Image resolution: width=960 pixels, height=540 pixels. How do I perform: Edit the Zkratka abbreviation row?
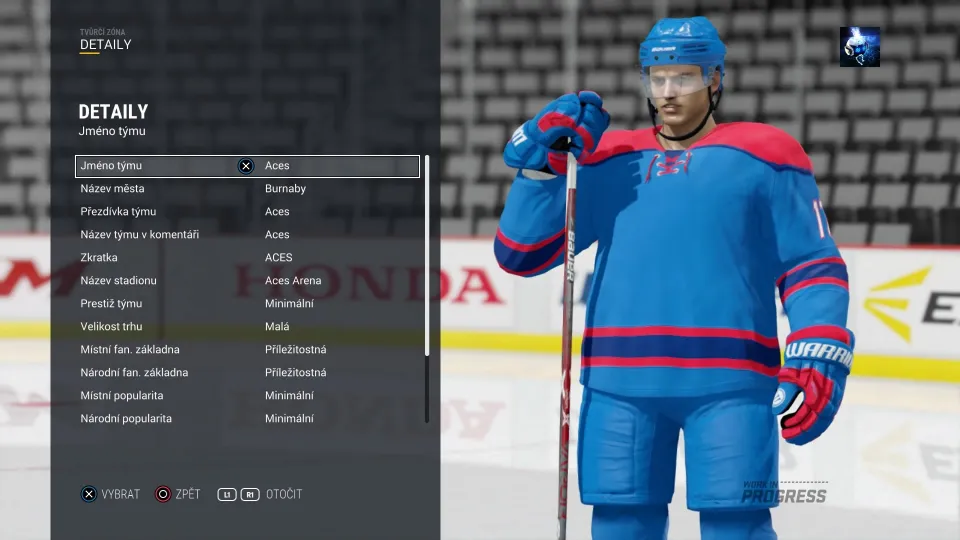tap(247, 258)
